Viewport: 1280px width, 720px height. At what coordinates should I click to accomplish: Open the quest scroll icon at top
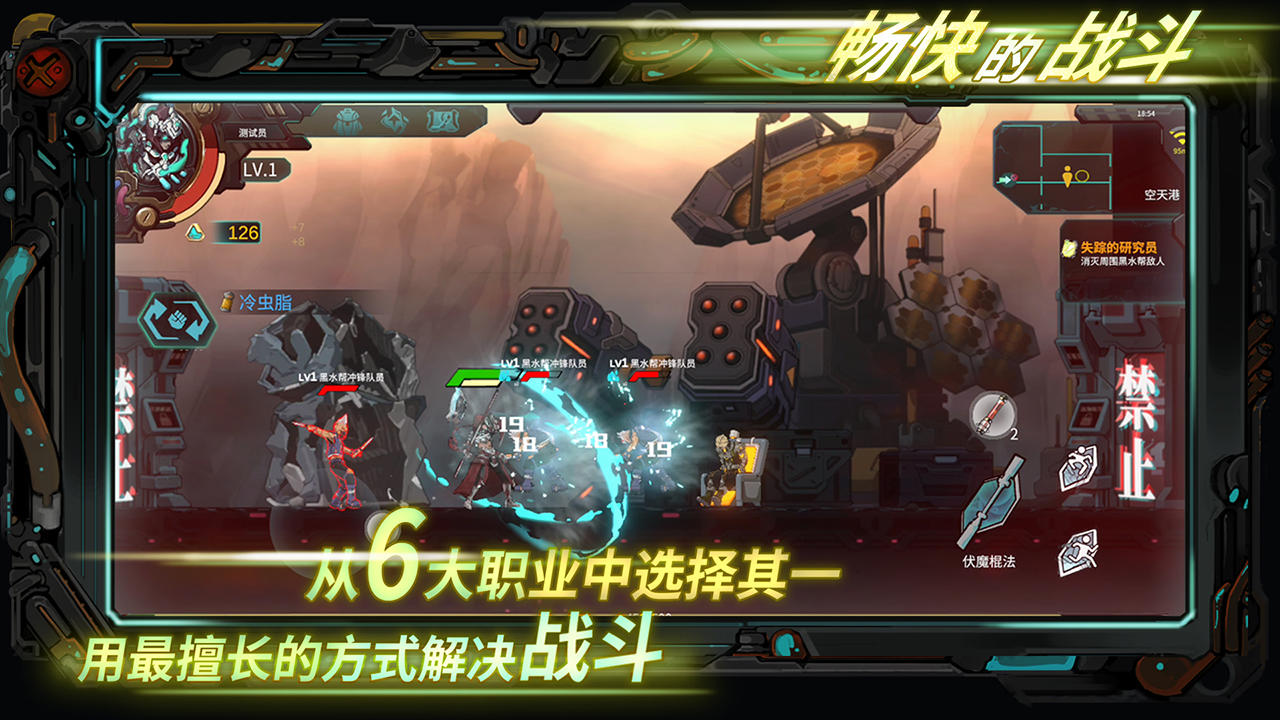(x=443, y=120)
